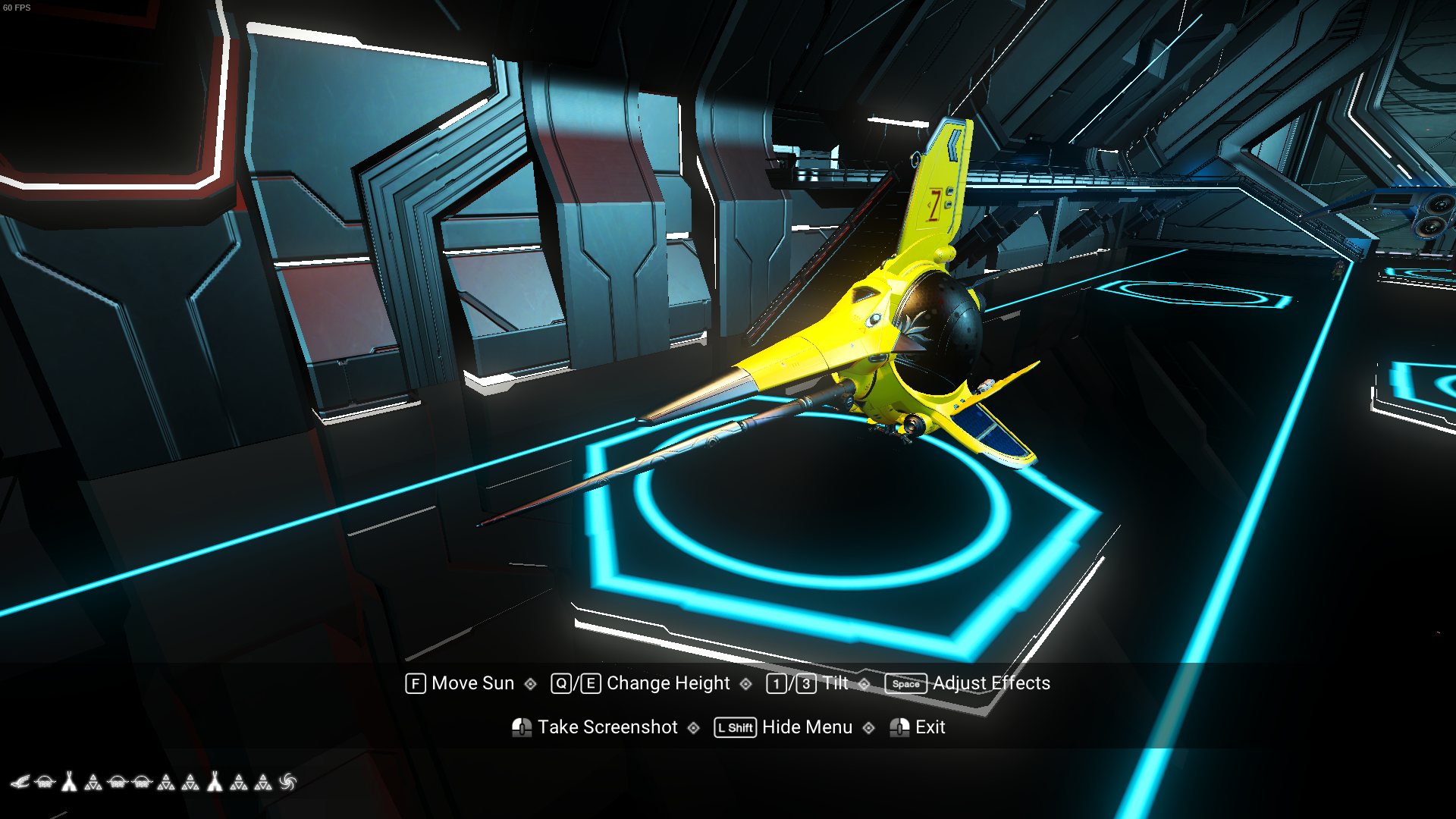Click the first woven basket glyph icon
The width and height of the screenshot is (1456, 819).
(x=44, y=782)
